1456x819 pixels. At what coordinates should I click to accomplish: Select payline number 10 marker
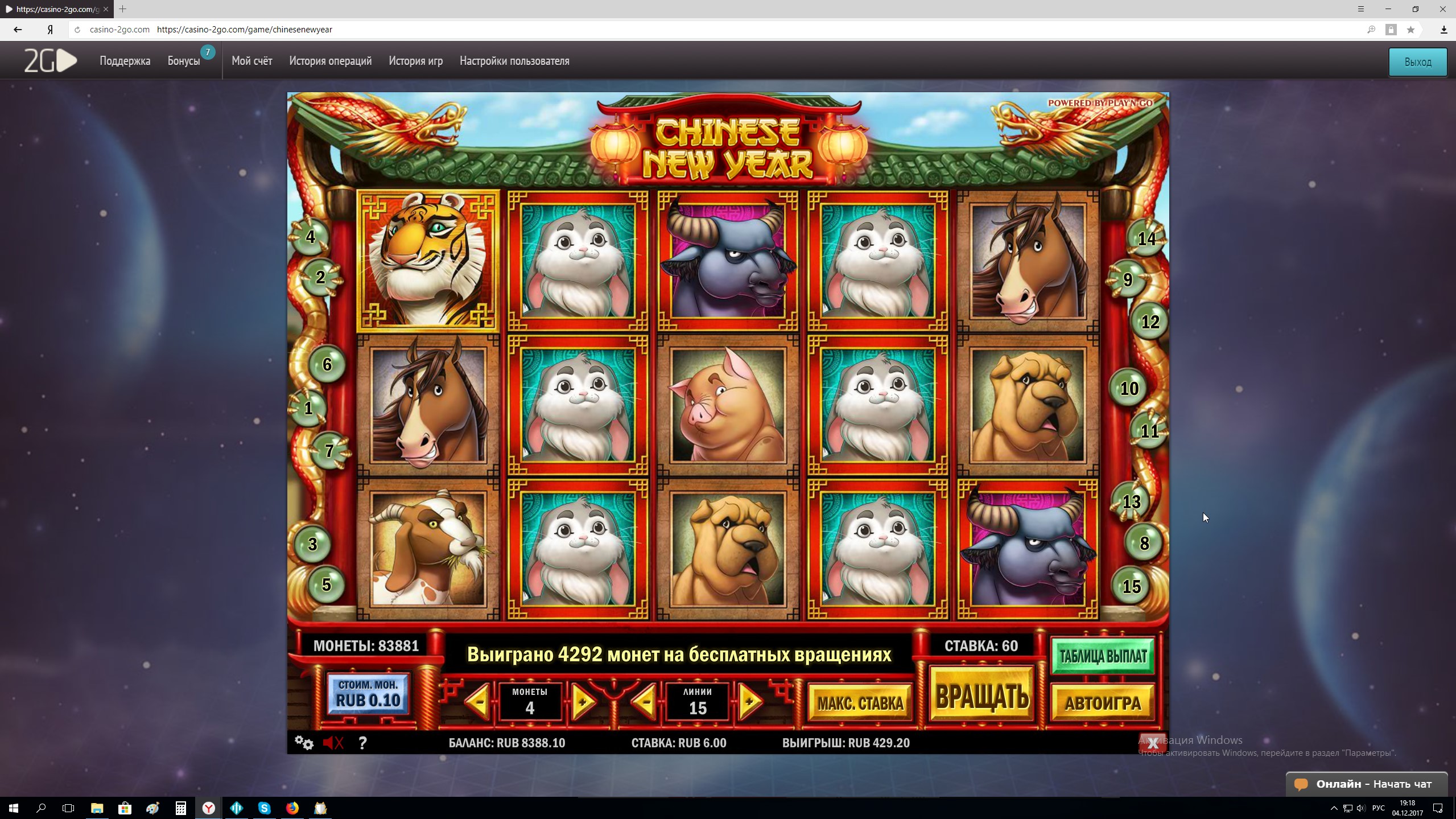pos(1129,389)
